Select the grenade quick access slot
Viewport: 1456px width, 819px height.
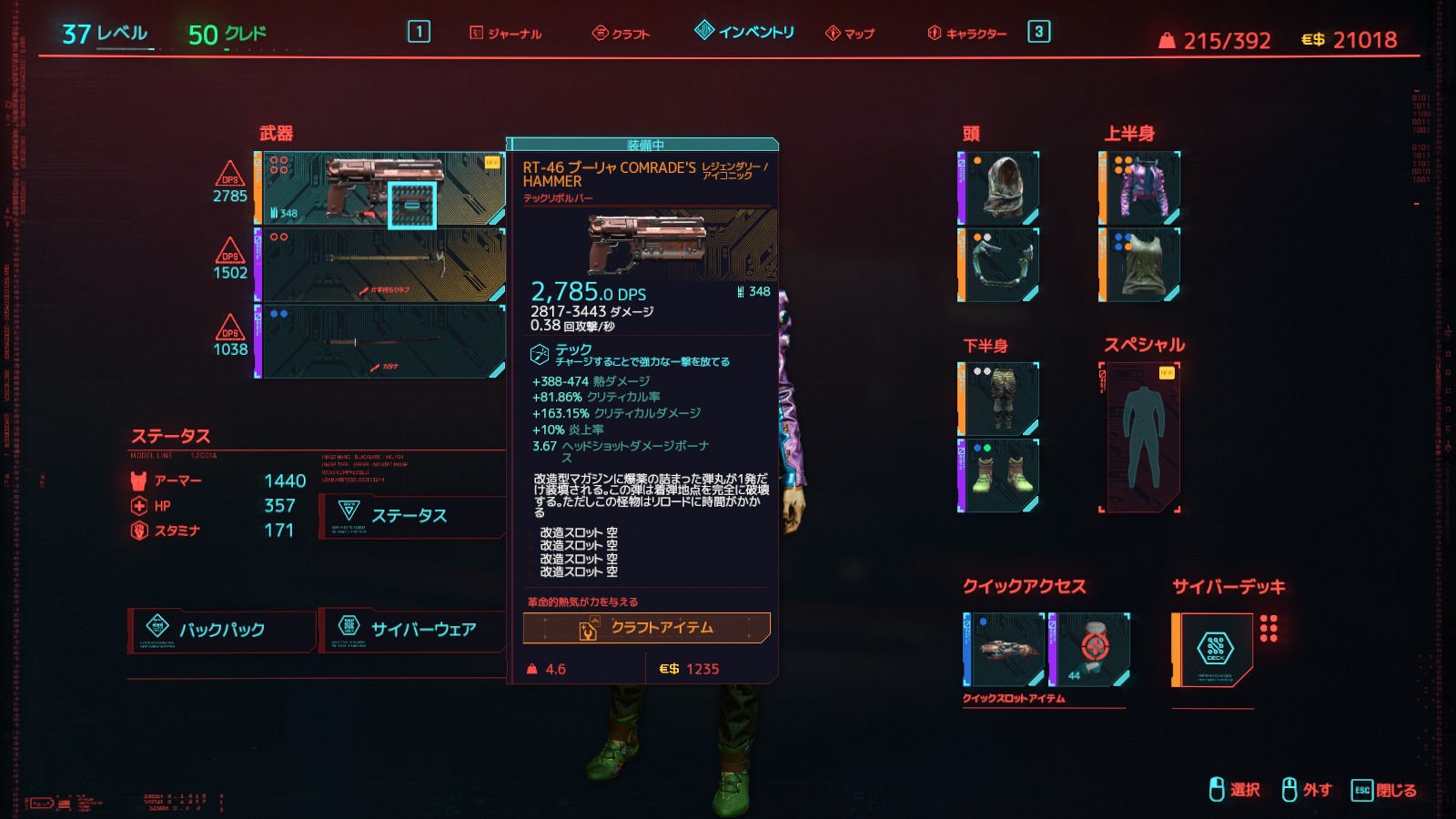pyautogui.click(x=1091, y=649)
